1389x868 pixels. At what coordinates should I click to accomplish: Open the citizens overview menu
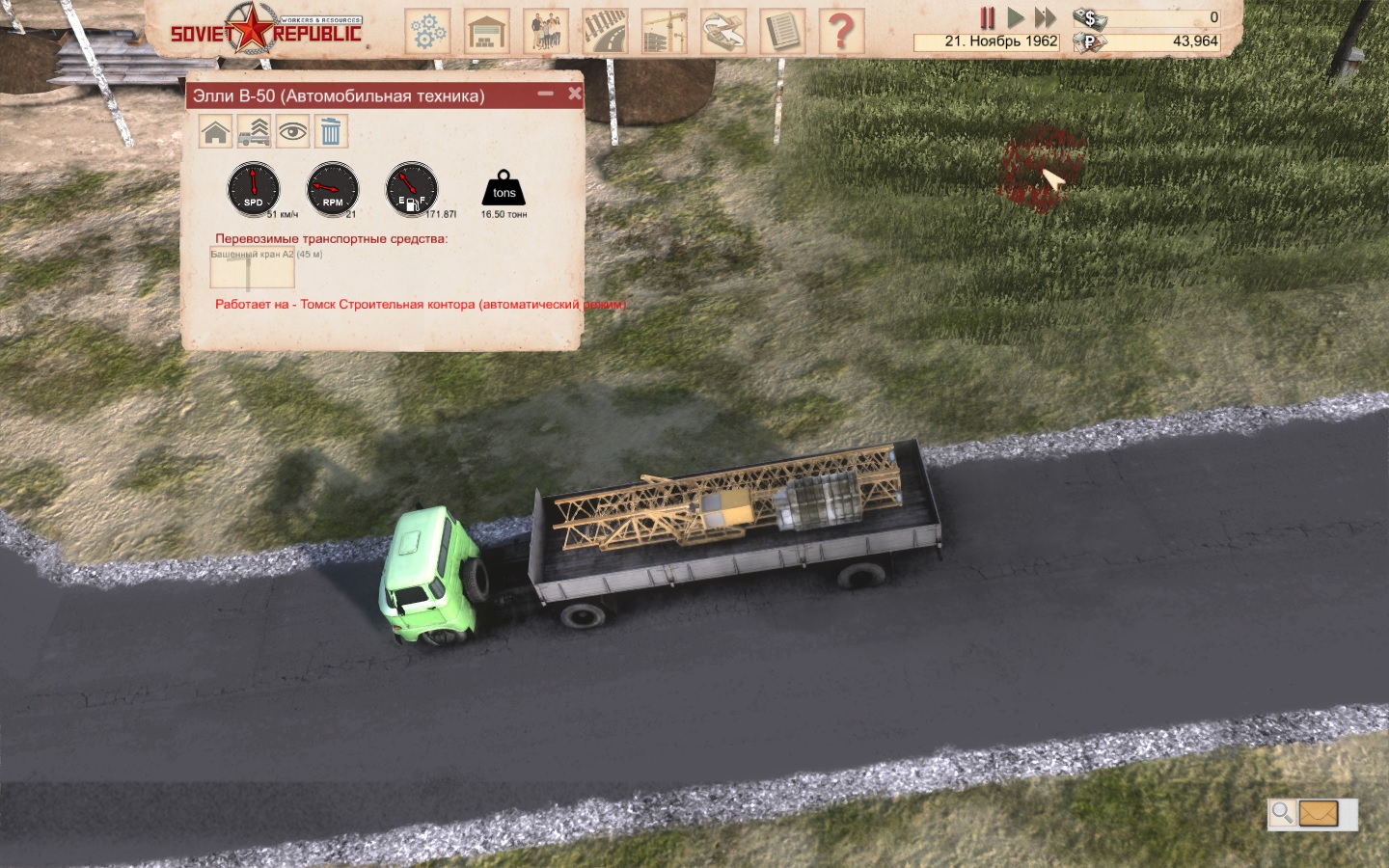click(x=546, y=31)
